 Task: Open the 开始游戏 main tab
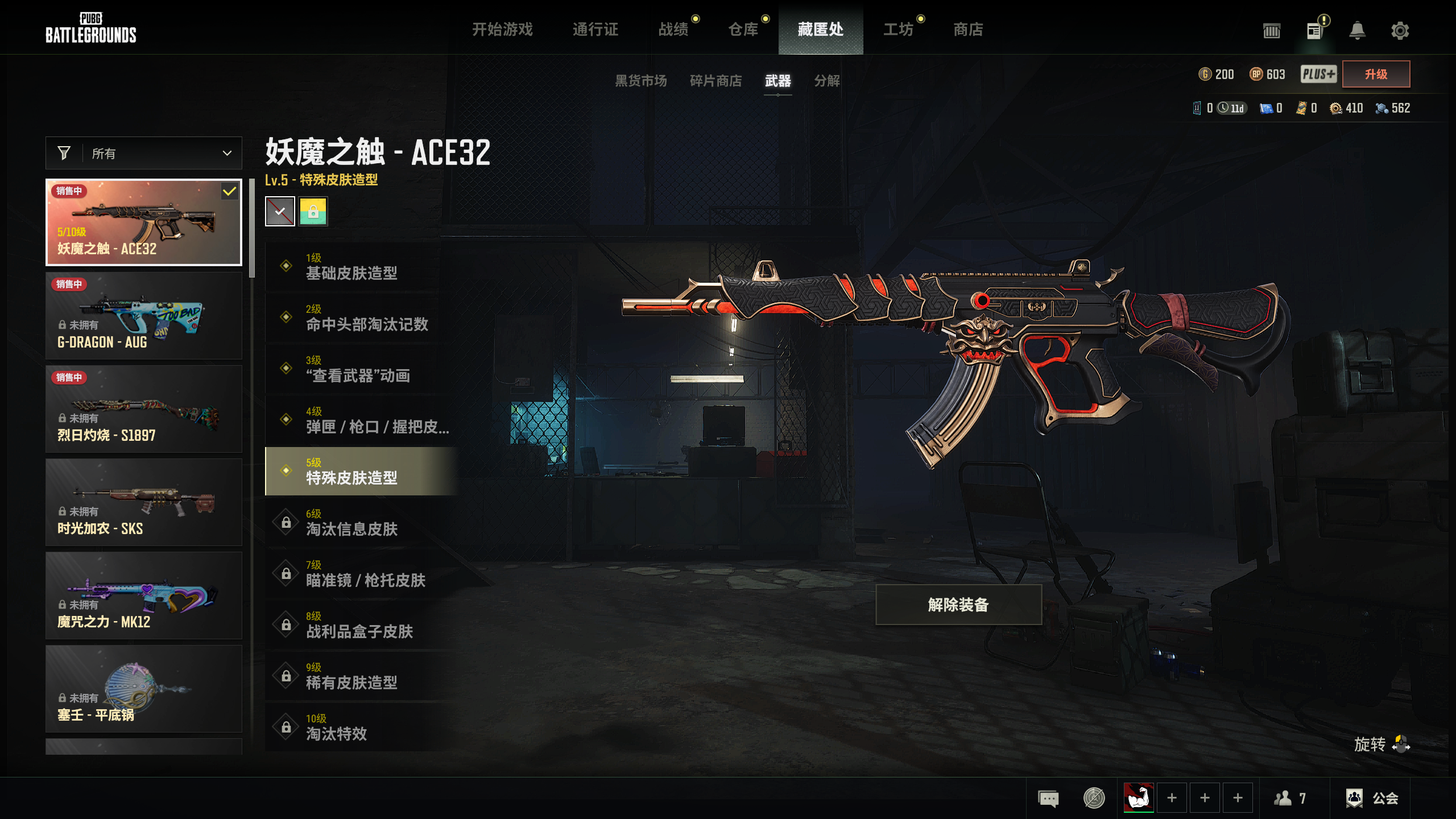pos(502,30)
